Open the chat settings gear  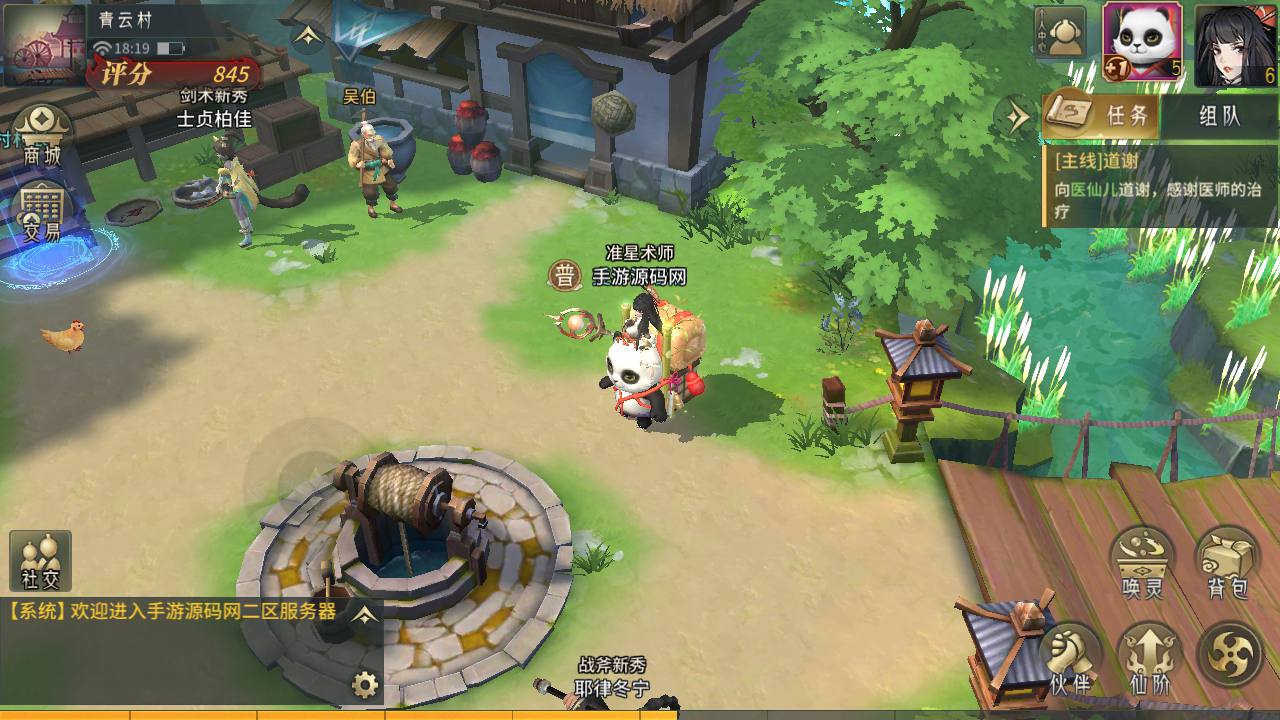coord(366,685)
